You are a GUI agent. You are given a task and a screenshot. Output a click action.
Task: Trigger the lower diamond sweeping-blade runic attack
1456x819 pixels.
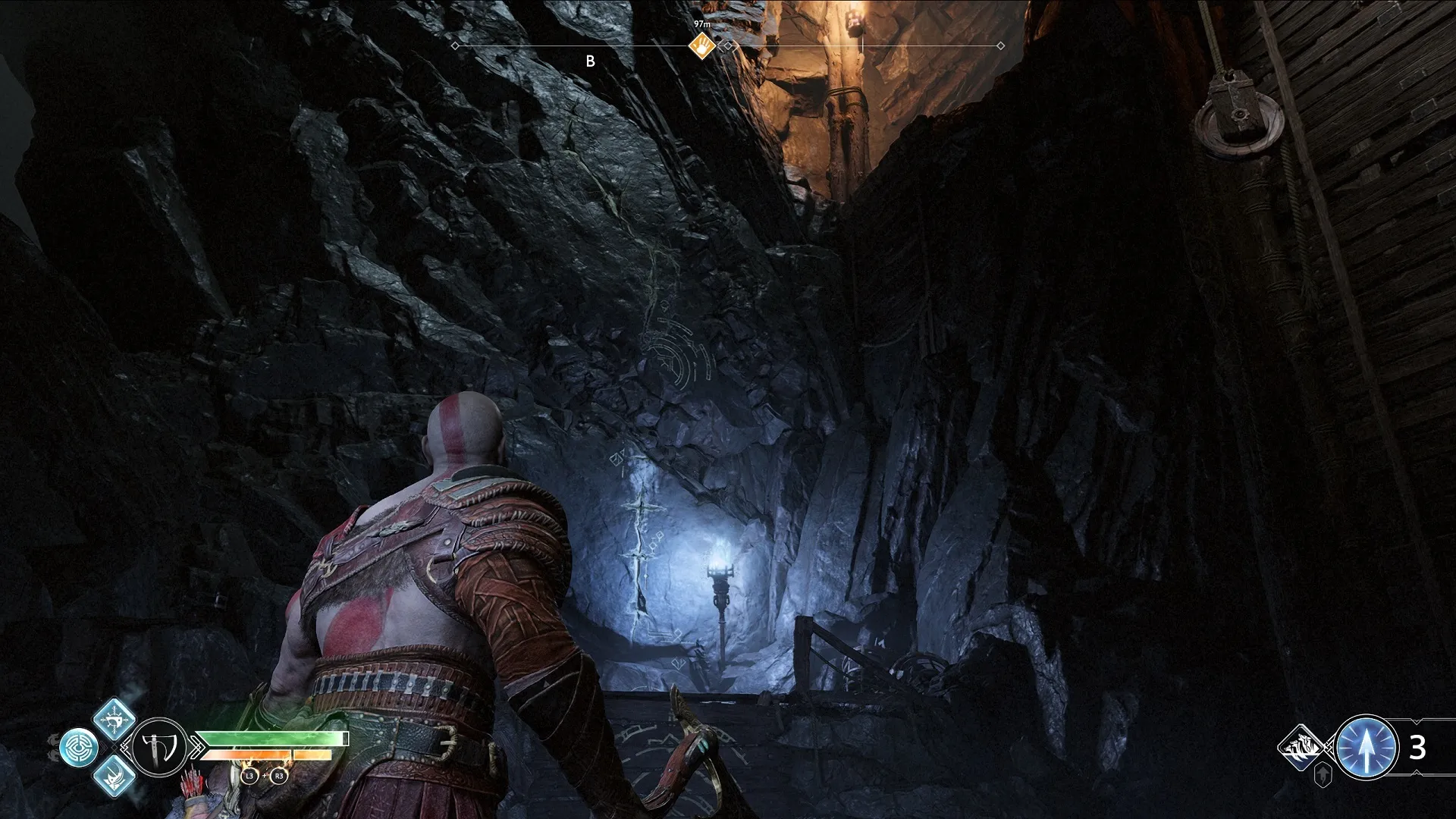[x=114, y=776]
